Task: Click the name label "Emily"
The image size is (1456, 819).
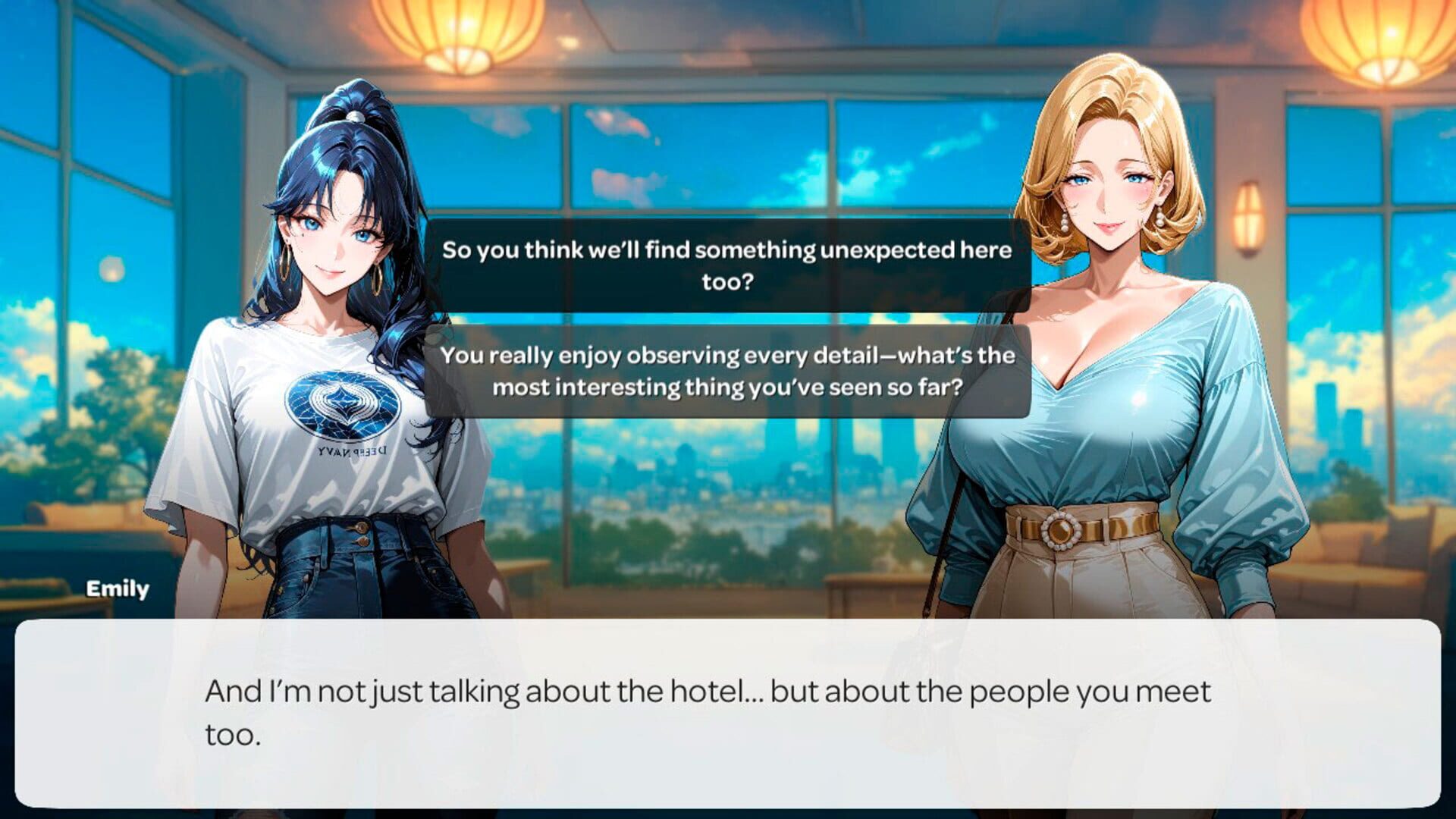Action: tap(118, 589)
